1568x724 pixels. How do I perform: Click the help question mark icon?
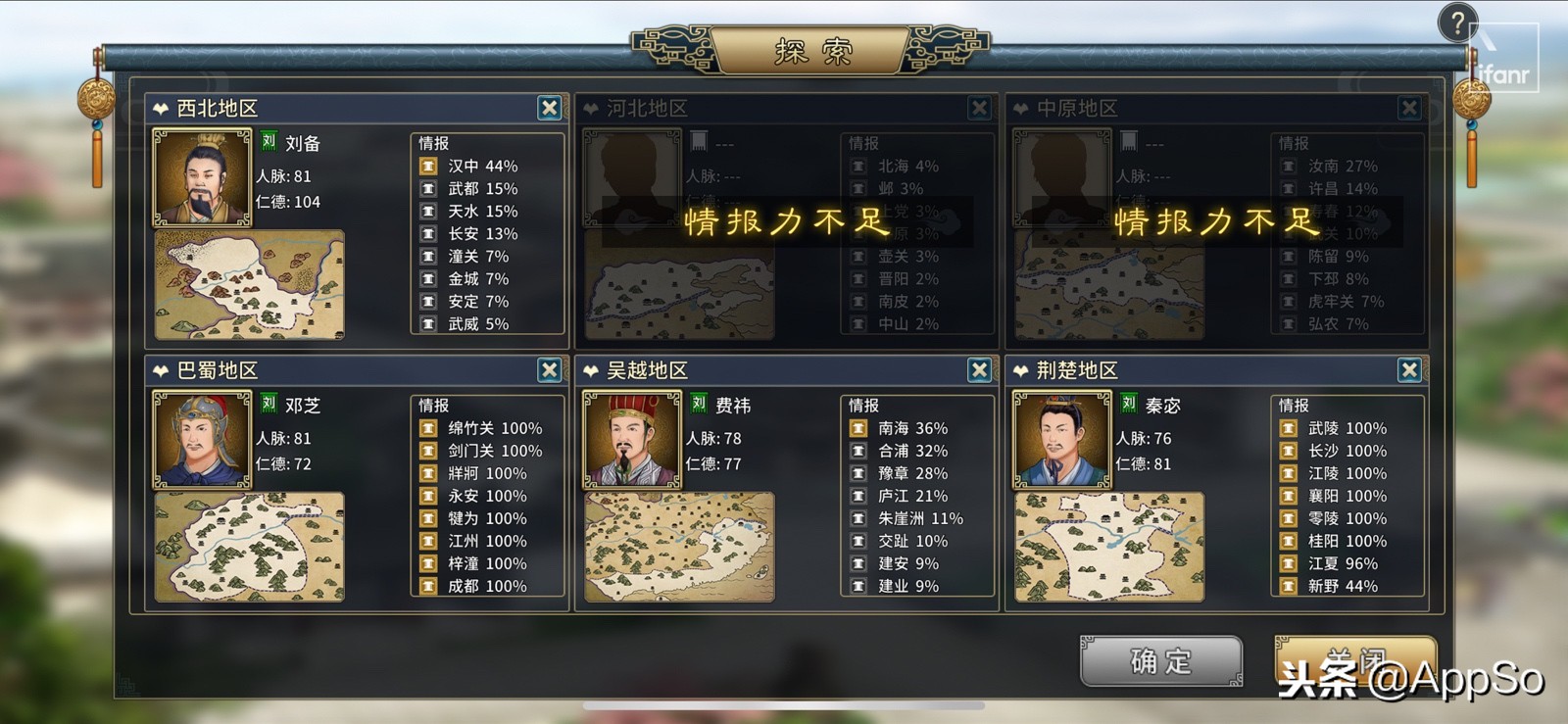(x=1458, y=24)
